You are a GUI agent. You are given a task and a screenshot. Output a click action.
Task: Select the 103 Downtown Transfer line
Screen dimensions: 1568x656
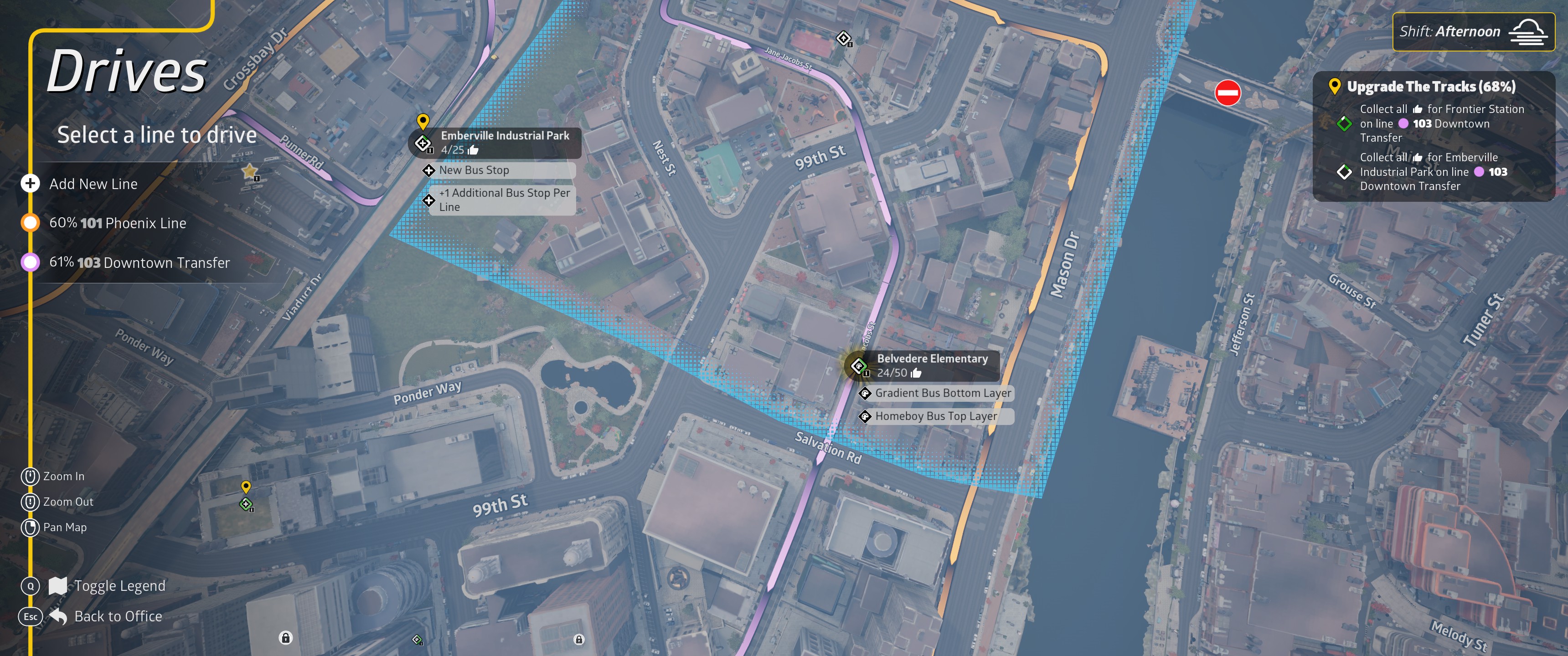coord(139,263)
